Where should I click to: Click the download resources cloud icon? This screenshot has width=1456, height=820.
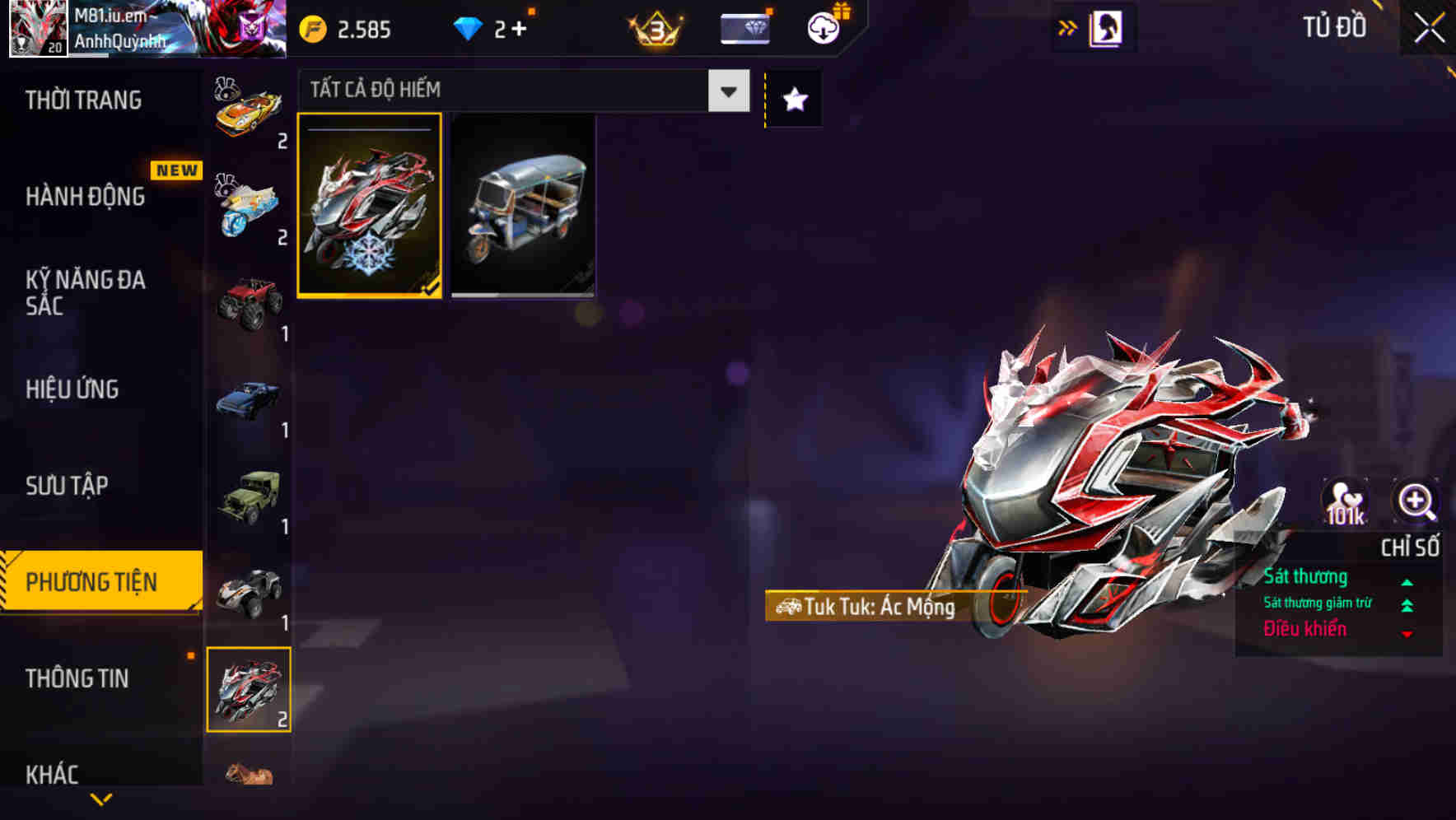coord(821,27)
